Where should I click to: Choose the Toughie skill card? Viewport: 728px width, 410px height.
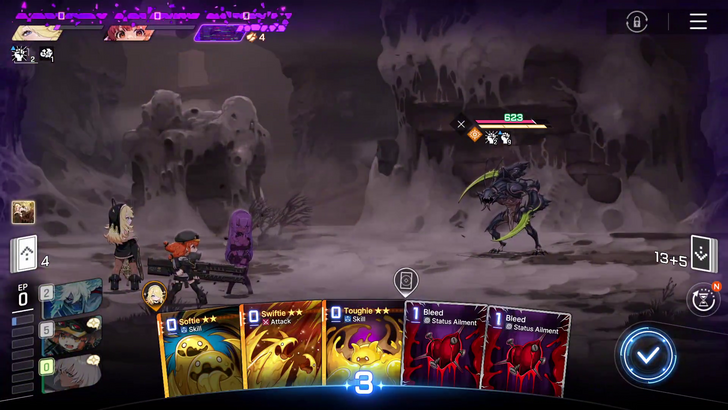click(362, 348)
